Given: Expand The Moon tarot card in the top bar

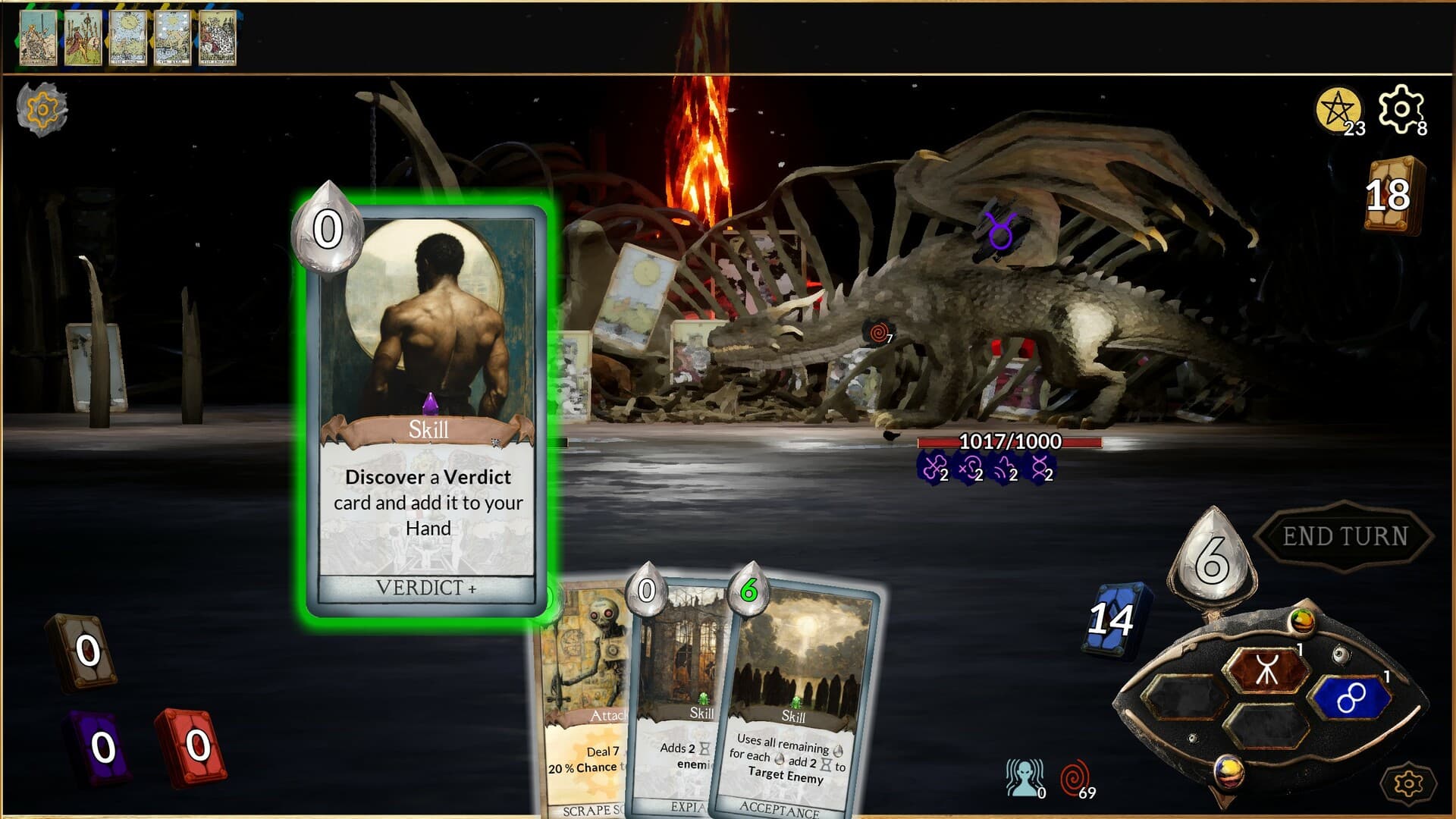Looking at the screenshot, I should (128, 37).
